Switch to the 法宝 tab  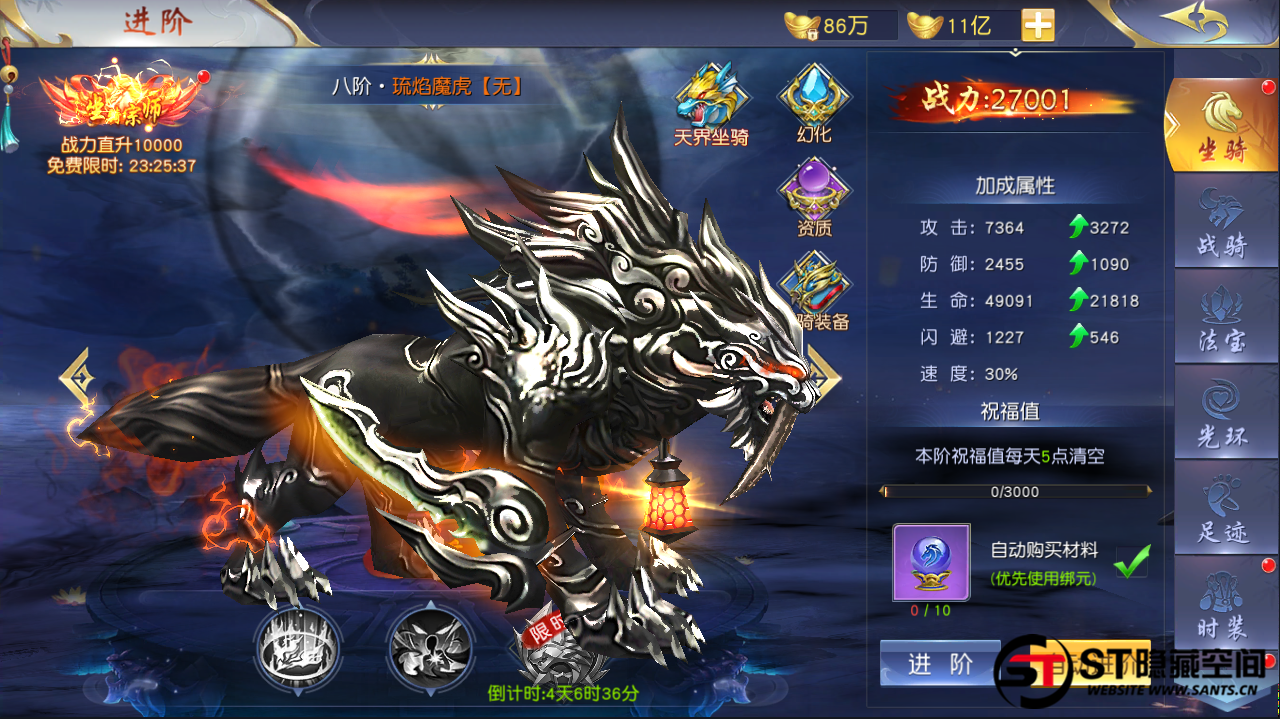(1221, 318)
